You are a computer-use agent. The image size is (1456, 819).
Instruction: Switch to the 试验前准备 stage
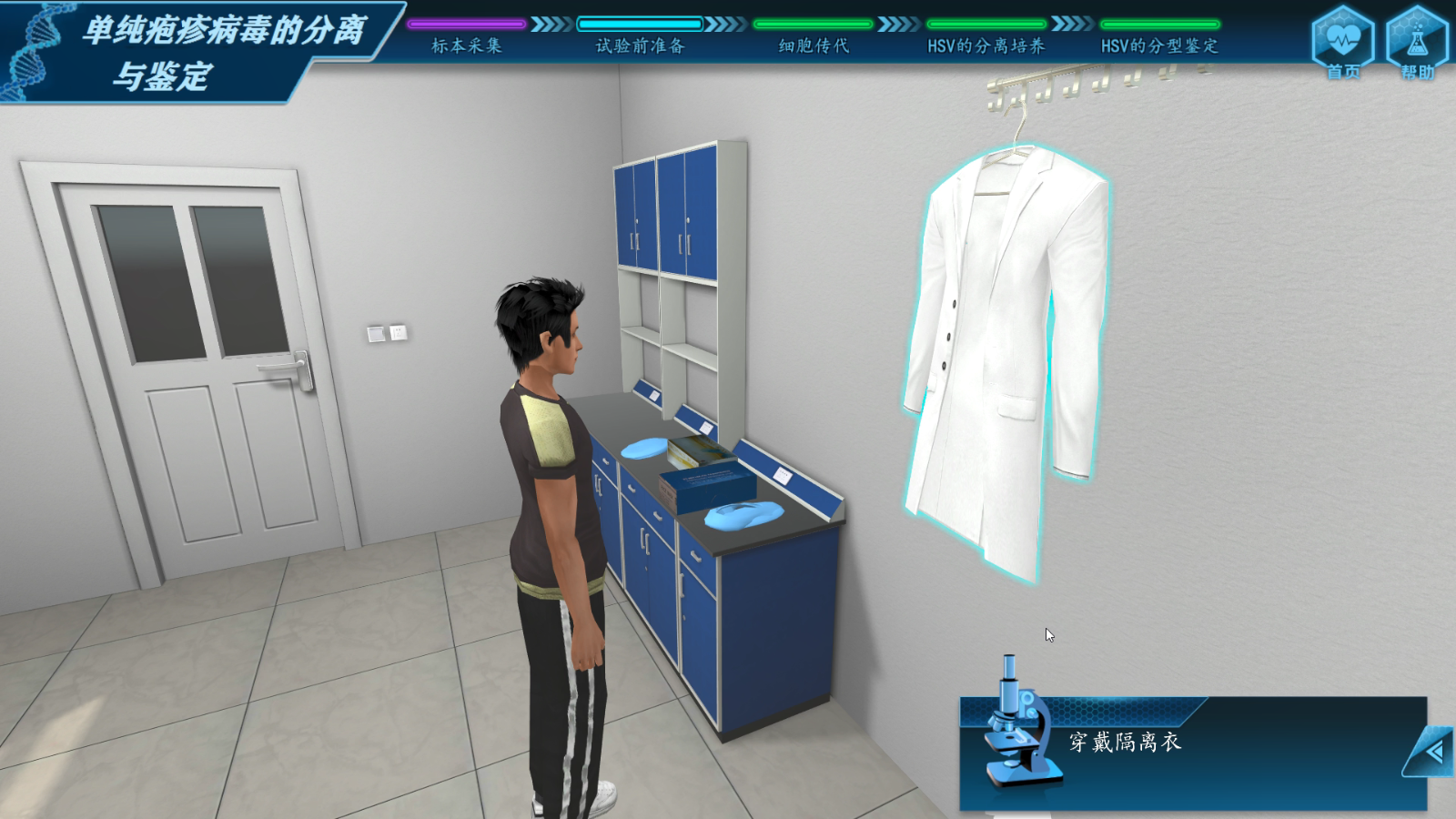(640, 45)
